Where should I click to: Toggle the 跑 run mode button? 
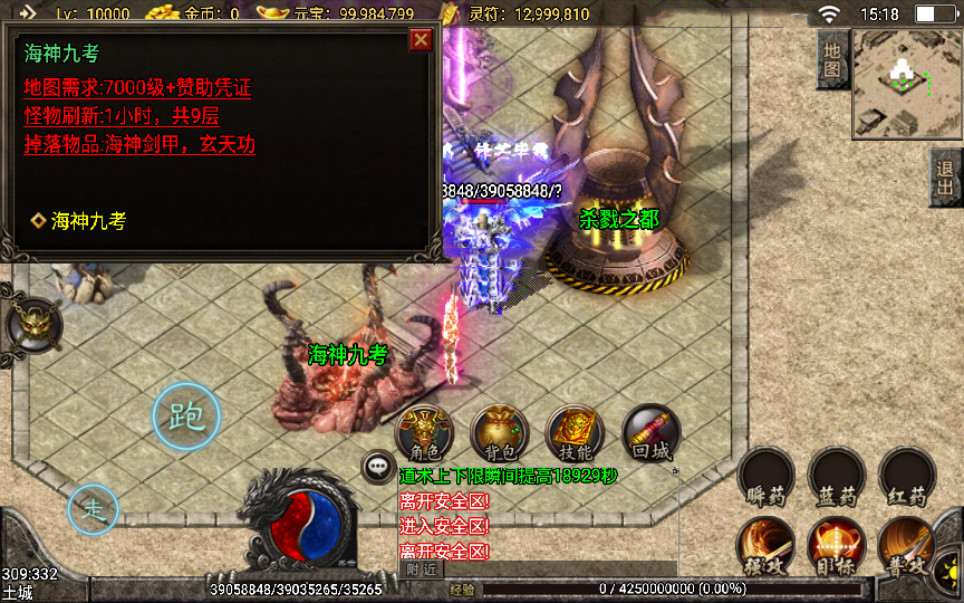(186, 415)
